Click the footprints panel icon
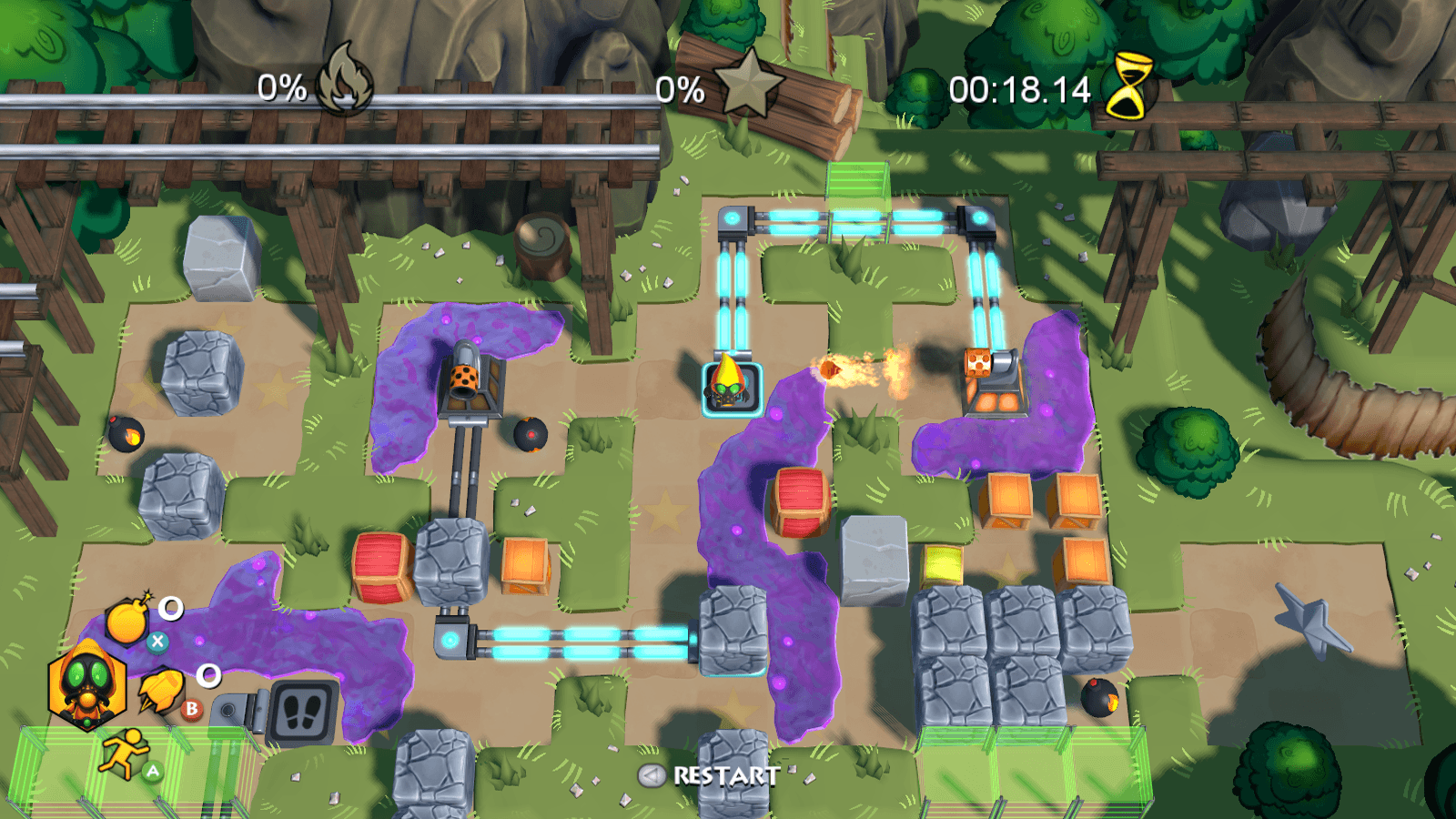Screen dimensions: 1456x819 point(303,713)
